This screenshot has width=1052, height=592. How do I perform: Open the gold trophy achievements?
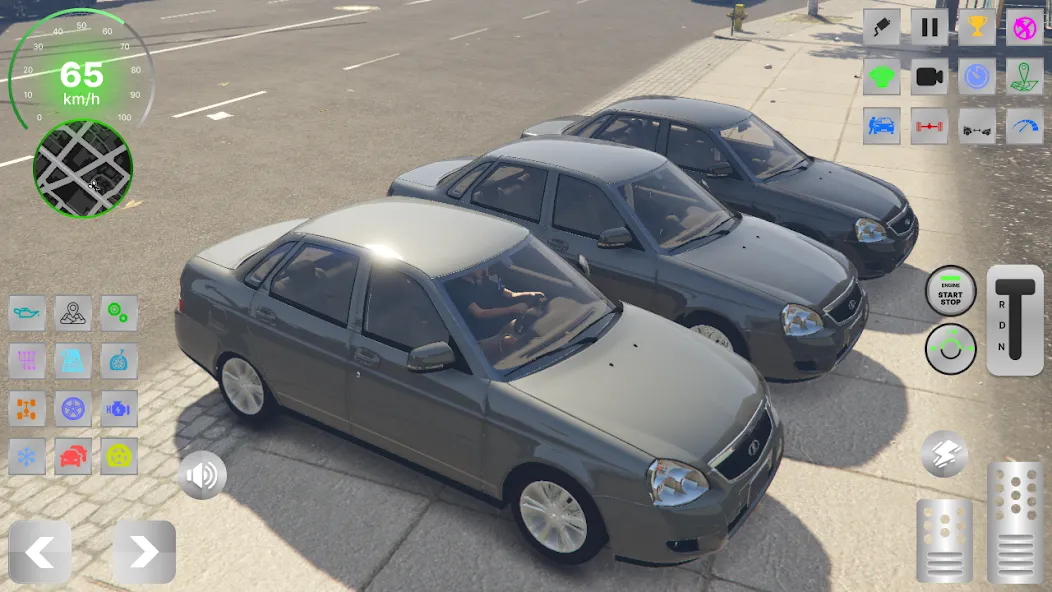coord(977,27)
